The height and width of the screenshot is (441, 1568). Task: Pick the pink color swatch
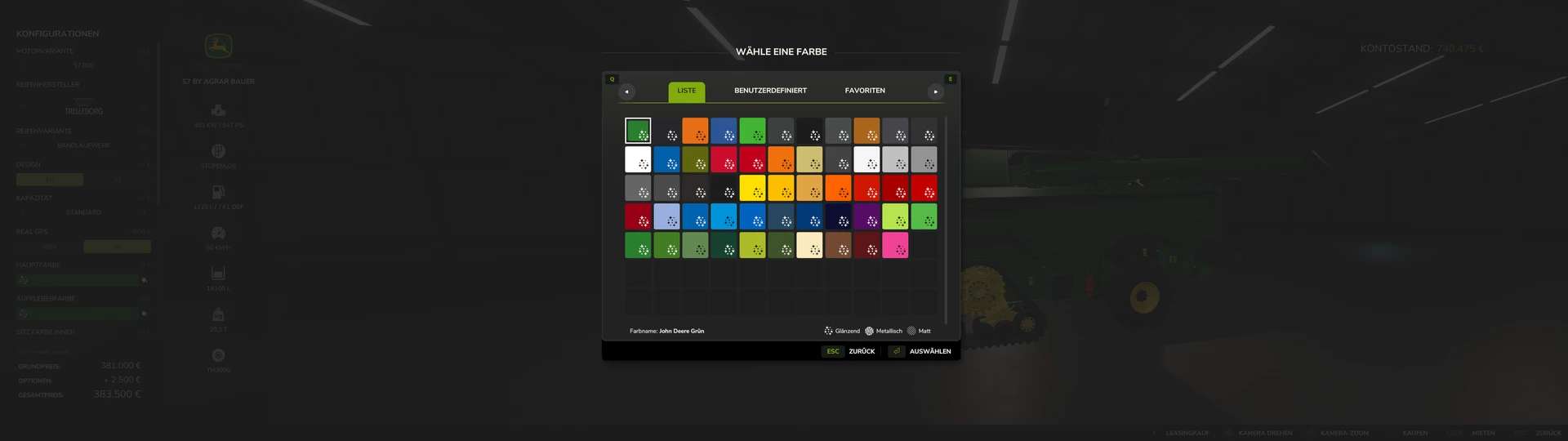pyautogui.click(x=895, y=245)
